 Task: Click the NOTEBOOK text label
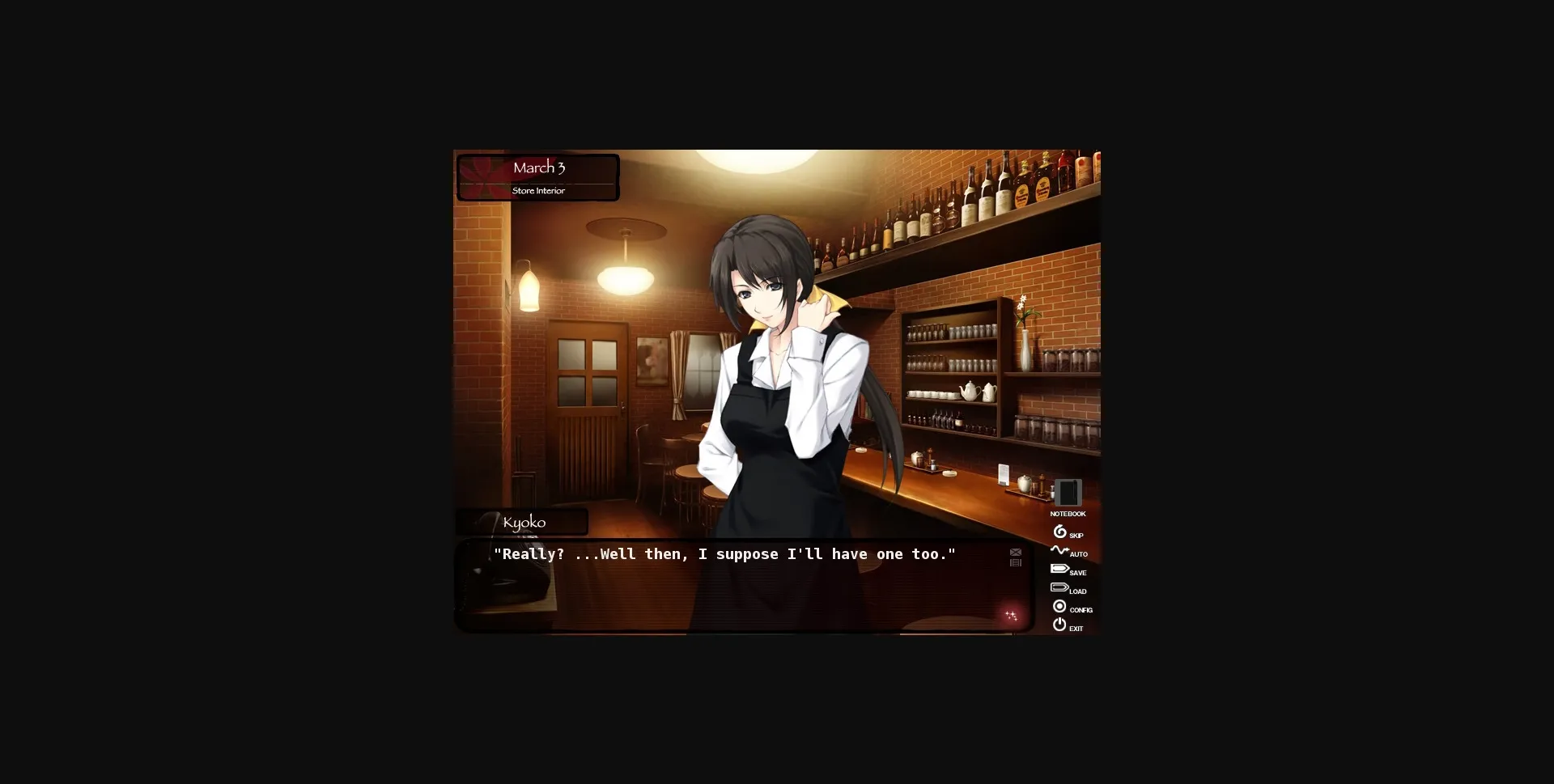[1068, 513]
